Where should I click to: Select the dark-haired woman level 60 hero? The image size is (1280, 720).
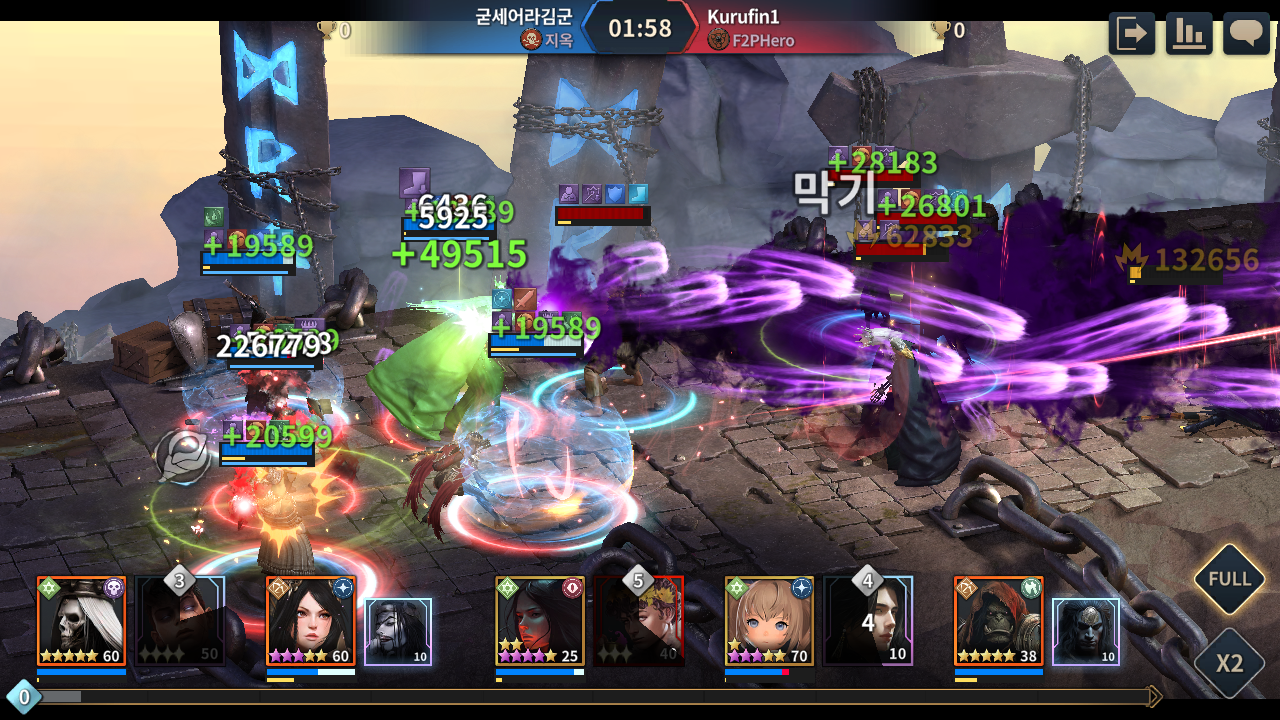point(310,621)
